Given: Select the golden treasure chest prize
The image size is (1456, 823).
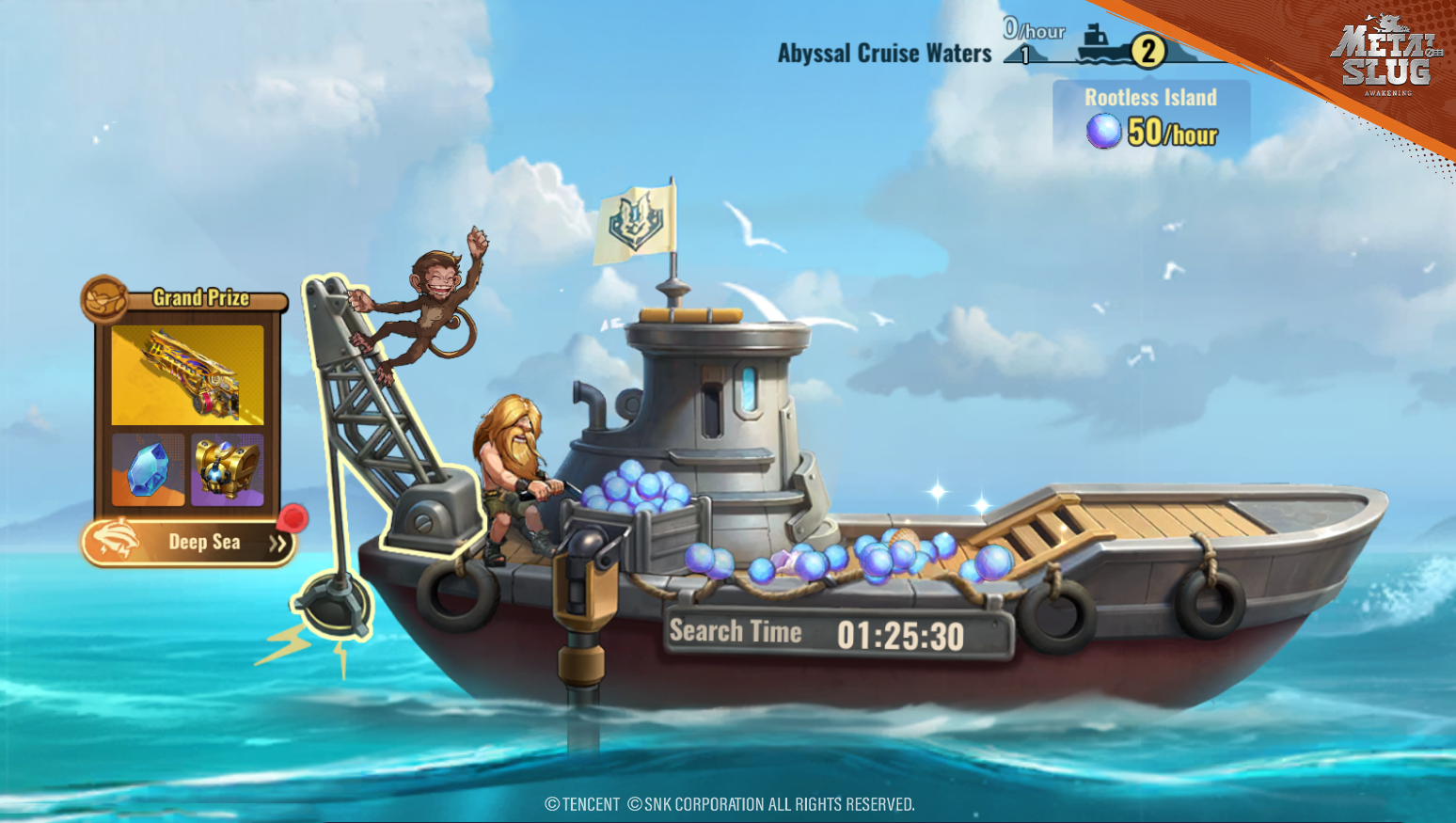Looking at the screenshot, I should click(x=228, y=469).
